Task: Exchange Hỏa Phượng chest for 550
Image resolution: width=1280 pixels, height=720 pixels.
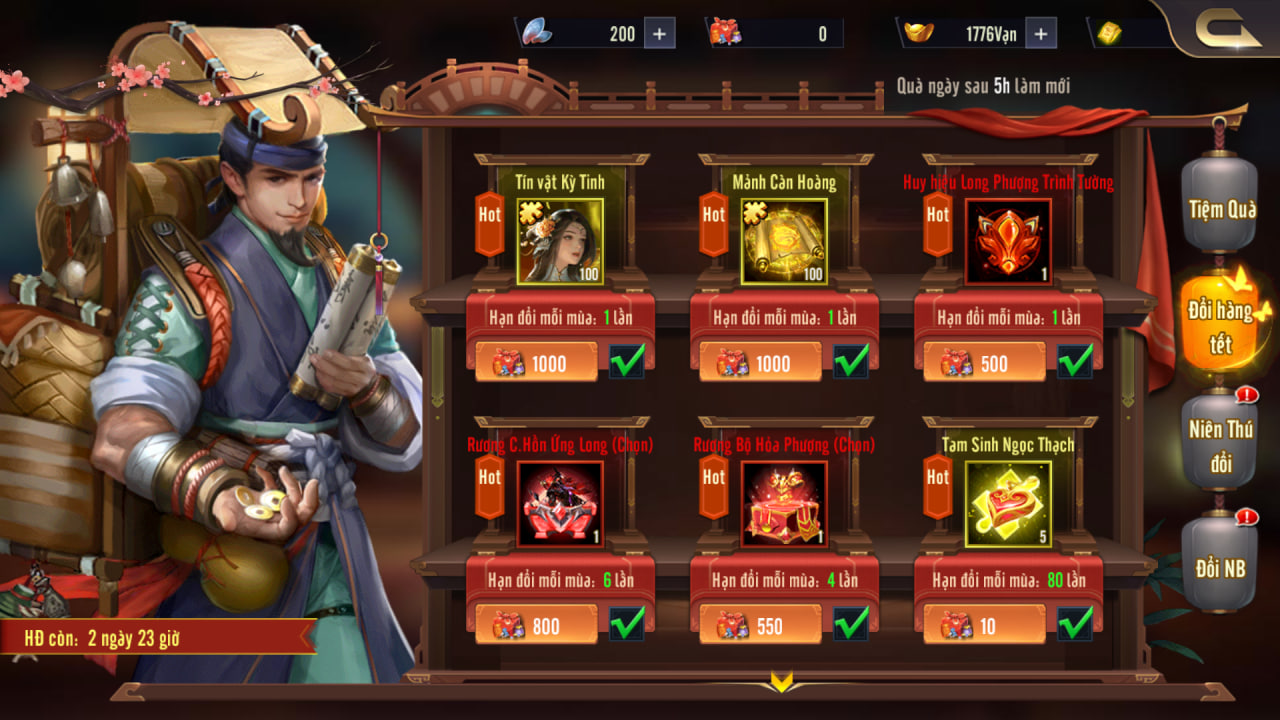Action: 760,625
